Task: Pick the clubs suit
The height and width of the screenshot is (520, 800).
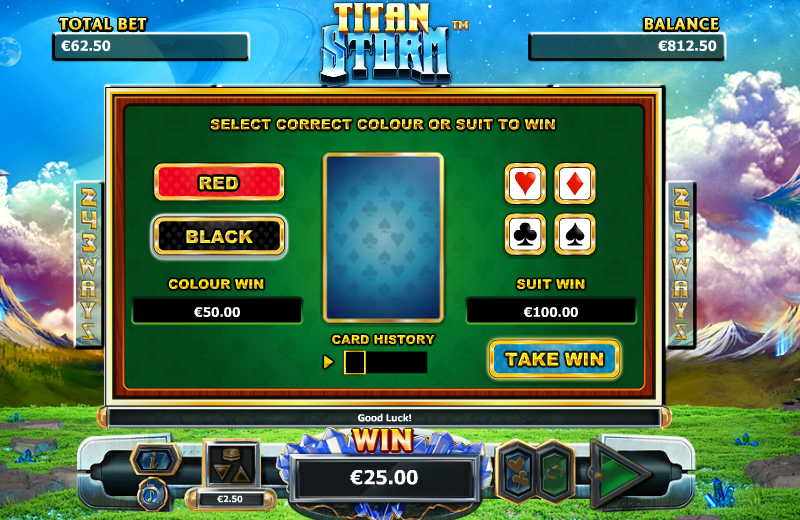Action: (525, 234)
